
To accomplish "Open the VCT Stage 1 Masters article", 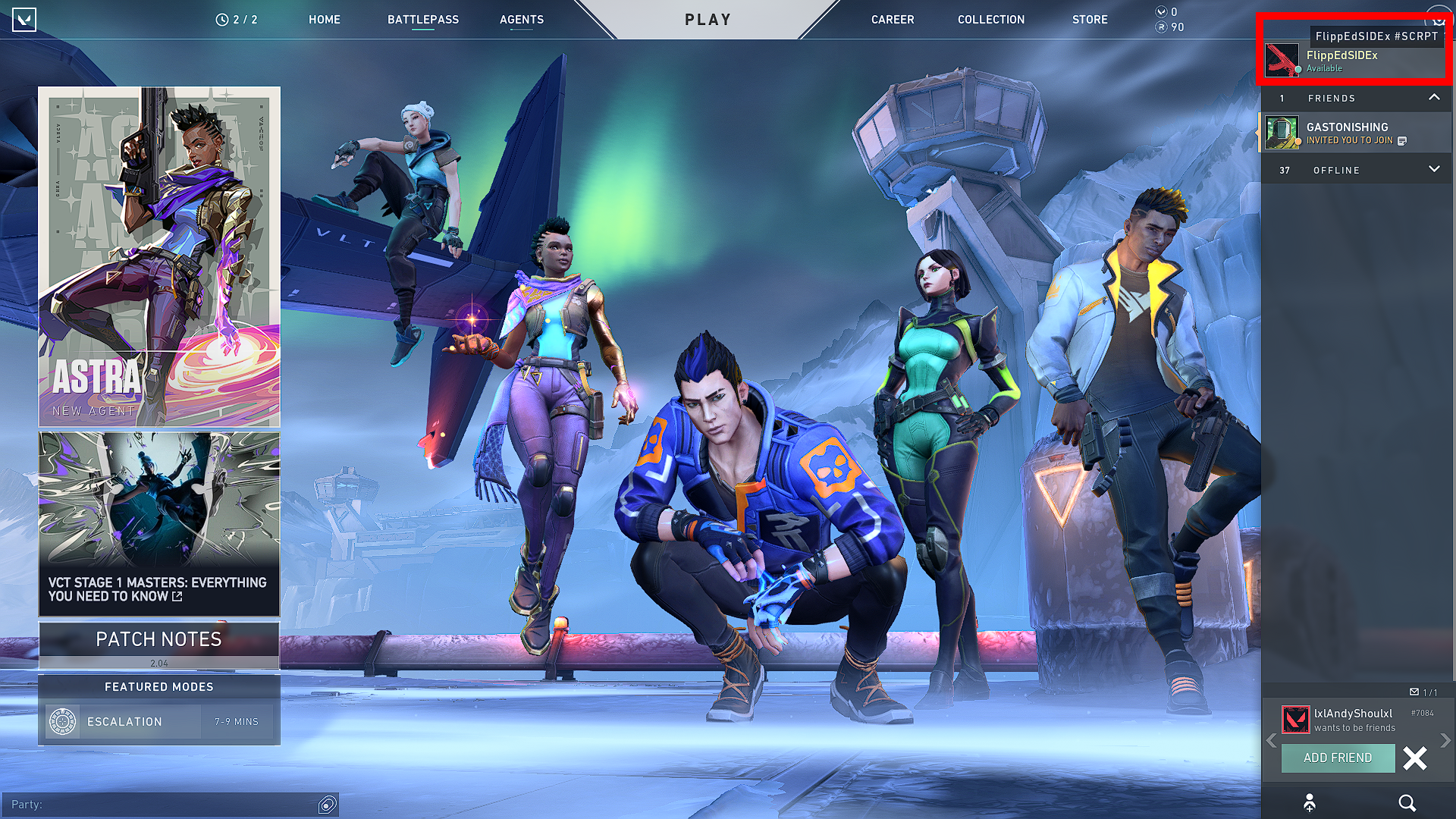I will click(159, 523).
